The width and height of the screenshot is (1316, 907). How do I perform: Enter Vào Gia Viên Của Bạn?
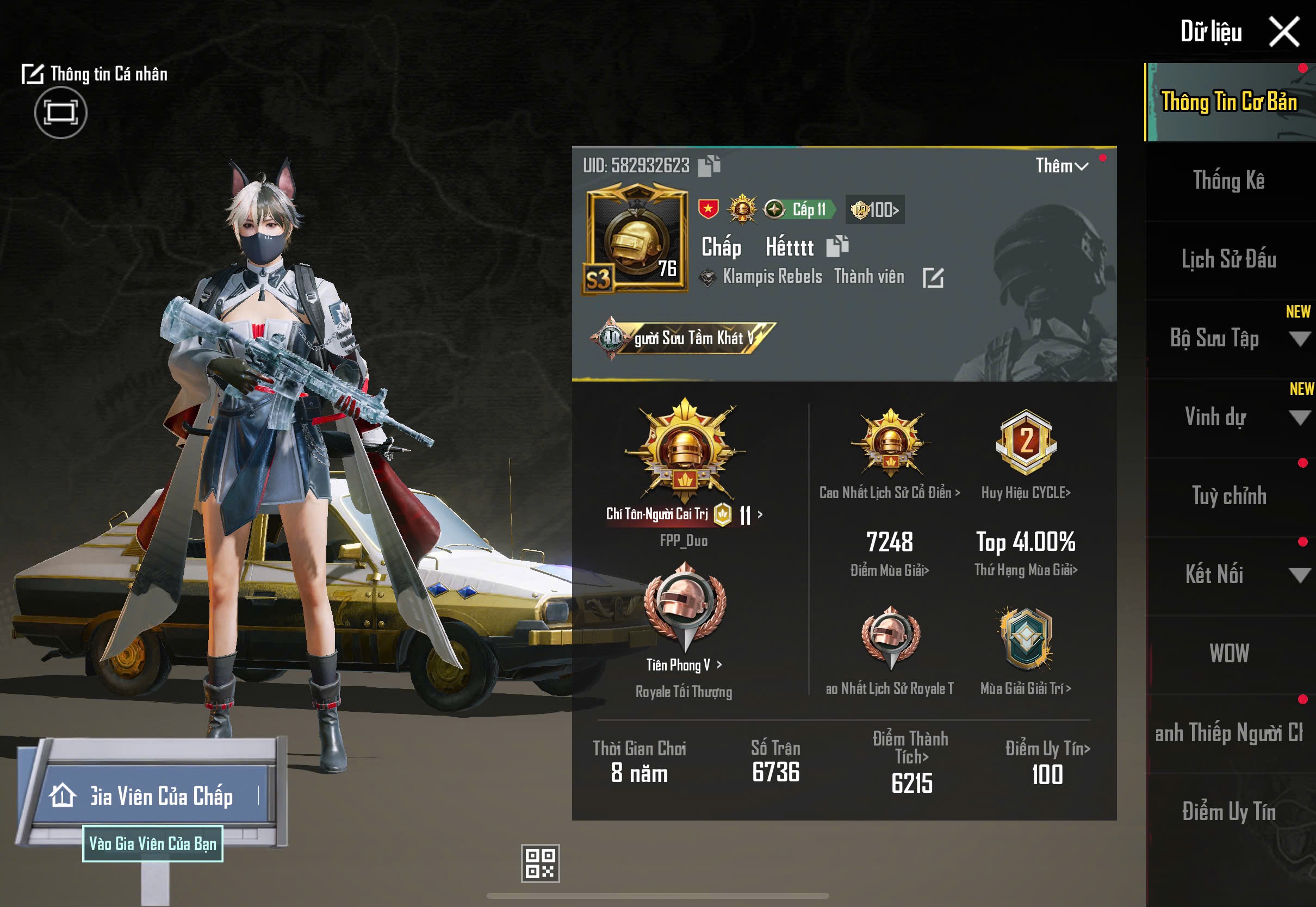point(152,844)
